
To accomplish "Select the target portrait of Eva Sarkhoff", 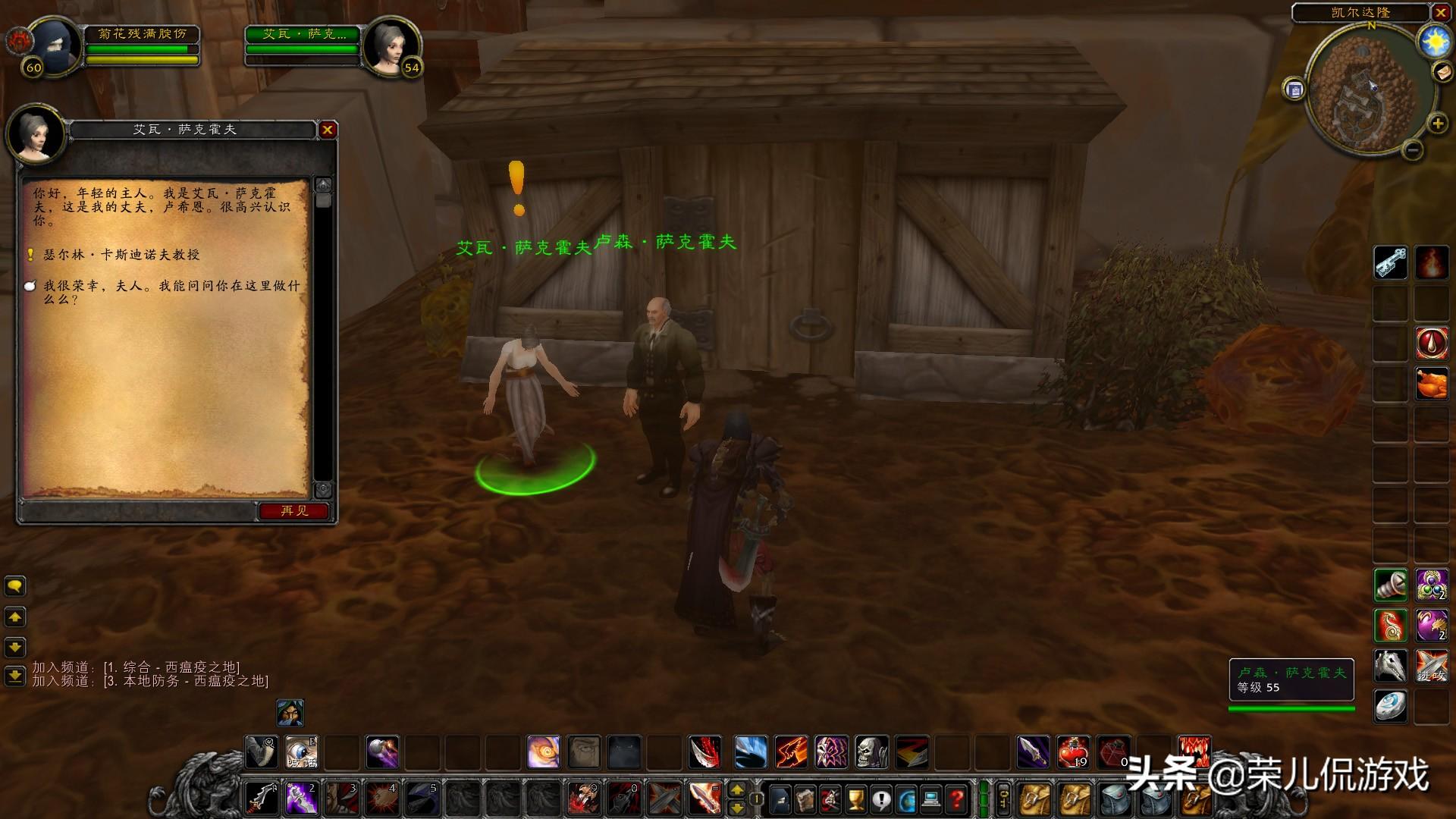I will coord(391,45).
